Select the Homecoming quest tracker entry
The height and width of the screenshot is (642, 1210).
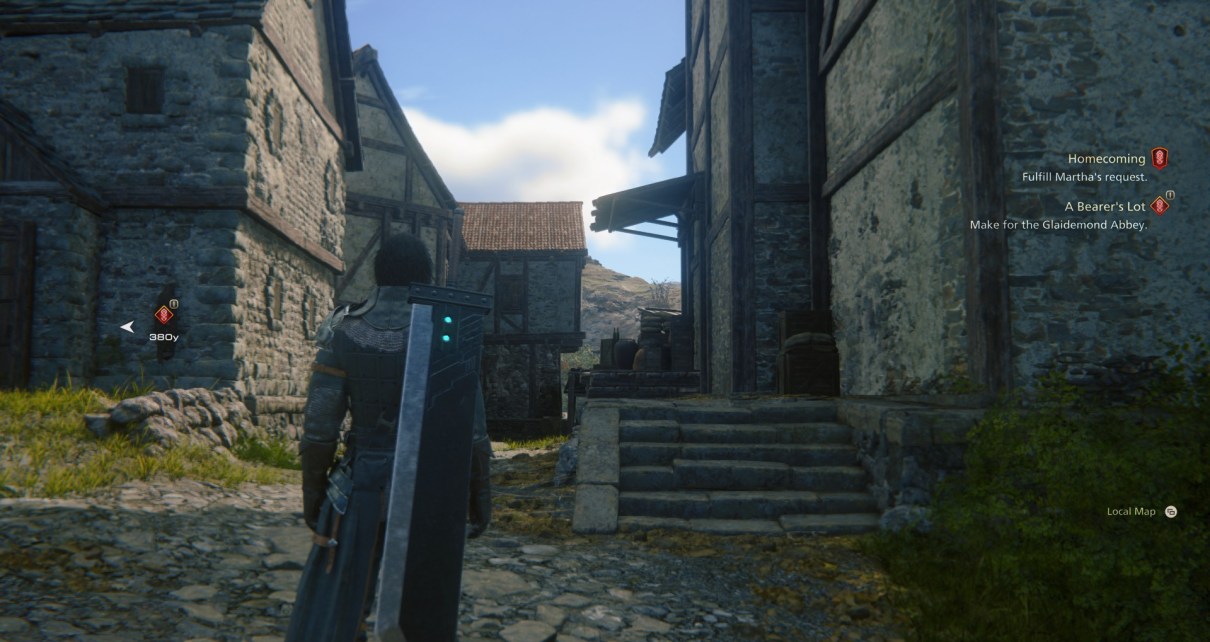(x=1104, y=159)
